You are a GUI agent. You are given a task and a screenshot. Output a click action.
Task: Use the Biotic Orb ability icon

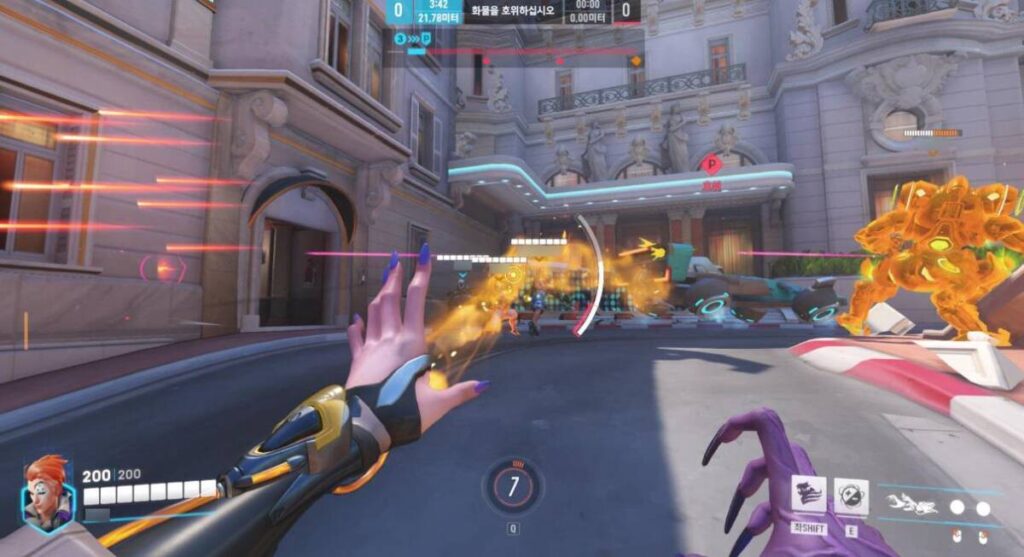(851, 497)
